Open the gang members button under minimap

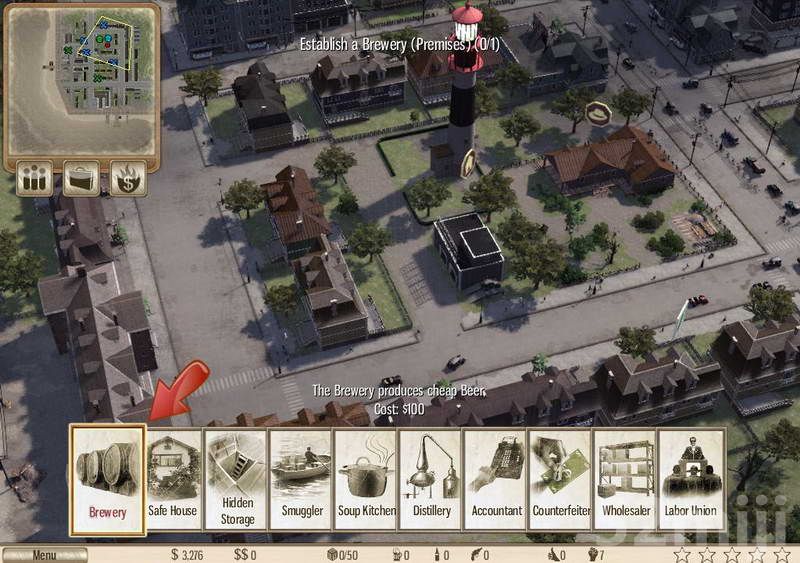[33, 179]
